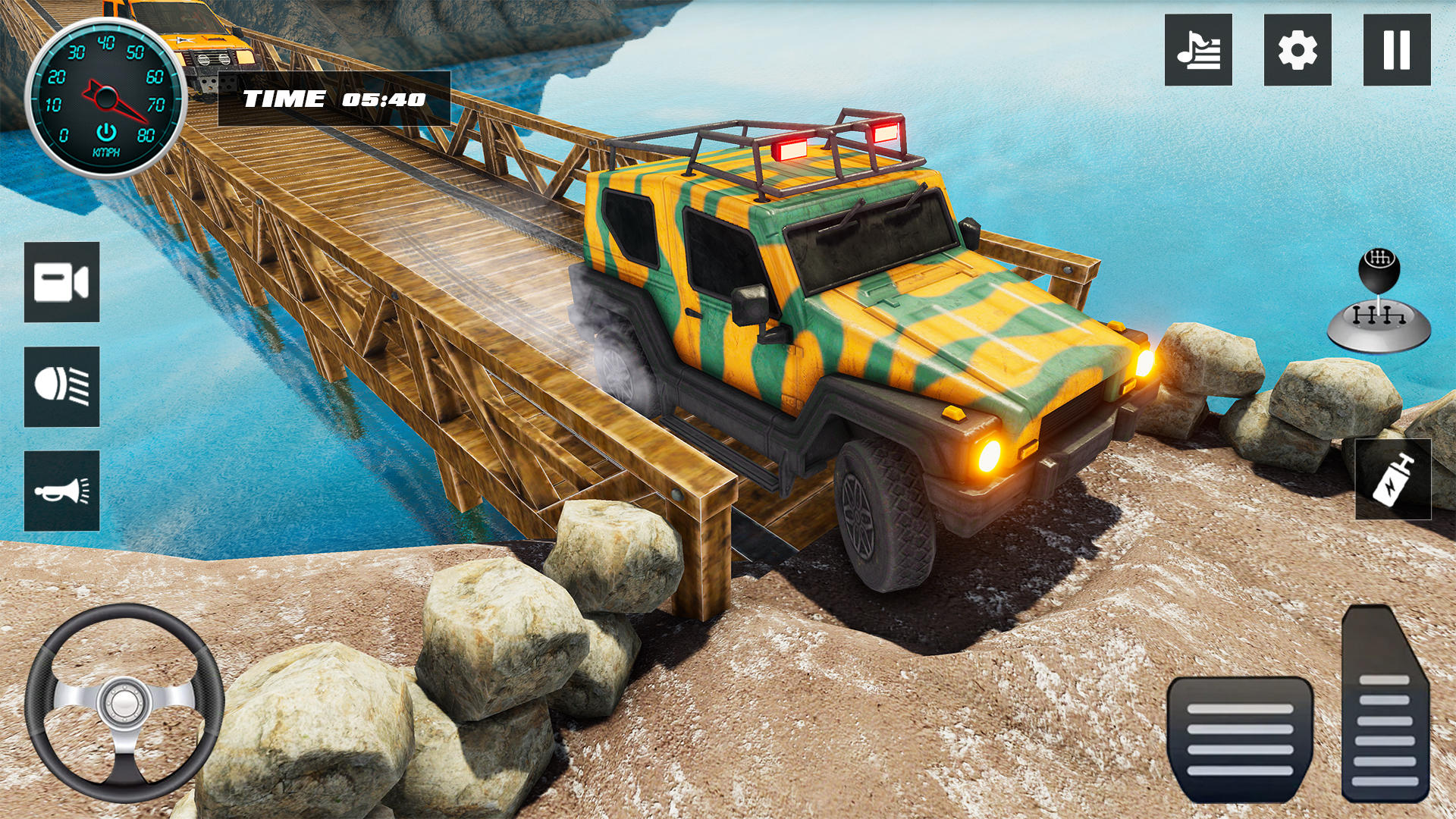Image resolution: width=1456 pixels, height=819 pixels.
Task: Sound the horn
Action: click(x=61, y=491)
